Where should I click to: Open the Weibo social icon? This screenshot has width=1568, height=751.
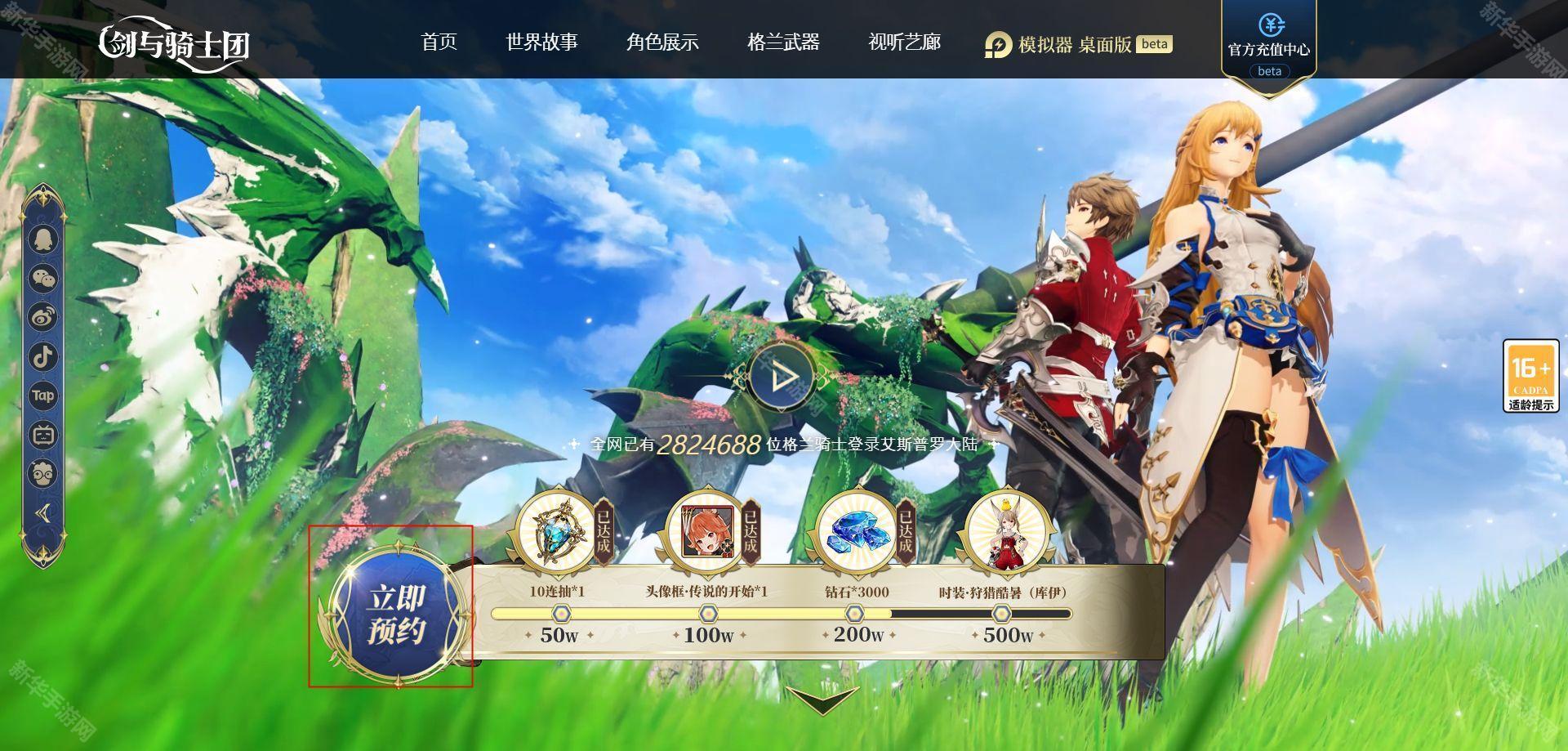43,317
